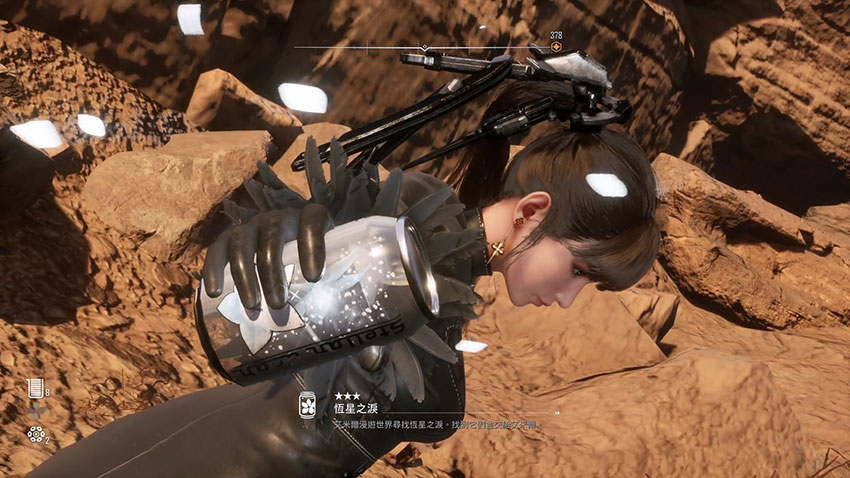
Task: Click the faint four-way quick-item selector
Action: 36,411
